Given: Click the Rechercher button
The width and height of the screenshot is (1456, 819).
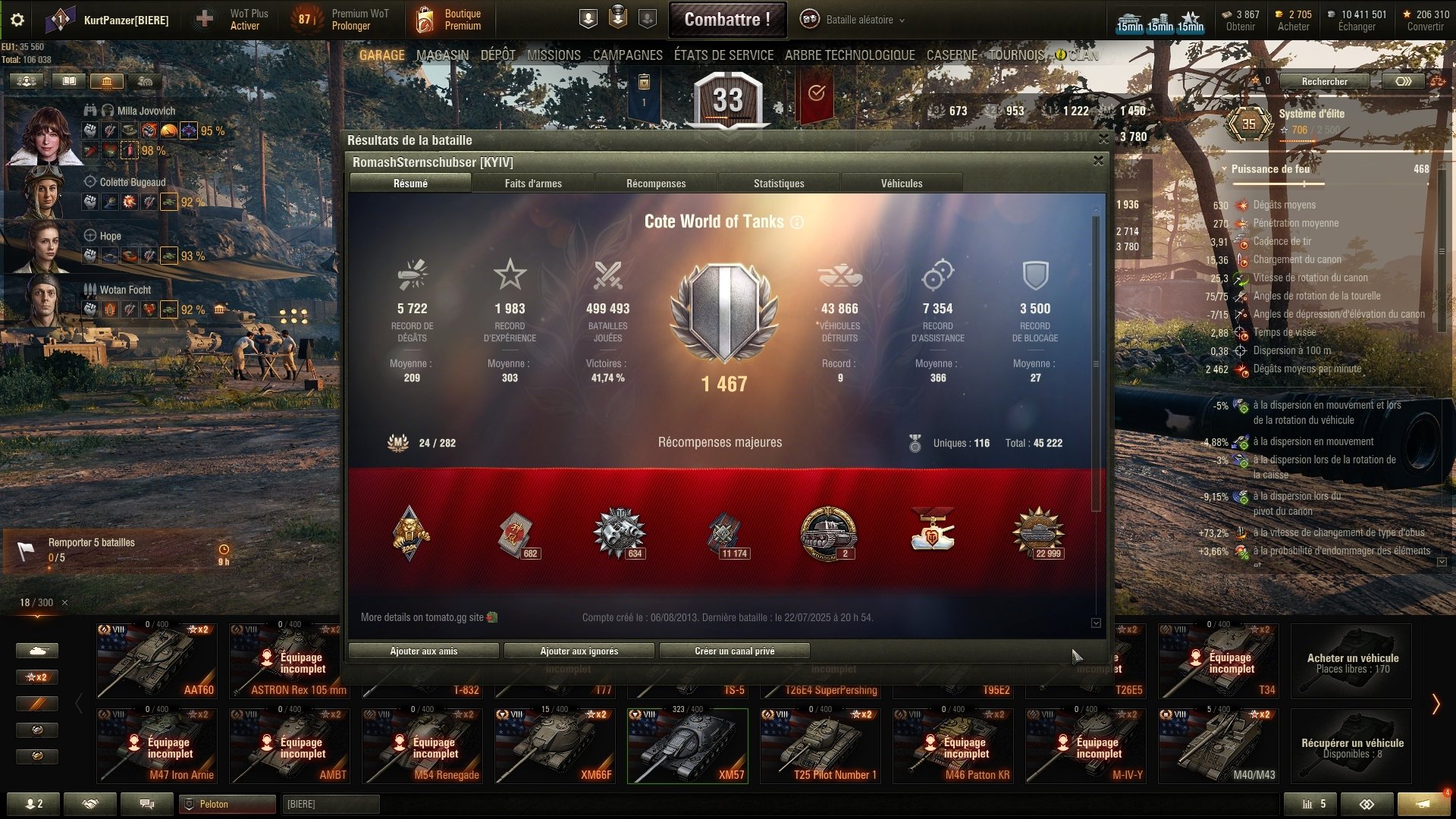Looking at the screenshot, I should pyautogui.click(x=1324, y=82).
